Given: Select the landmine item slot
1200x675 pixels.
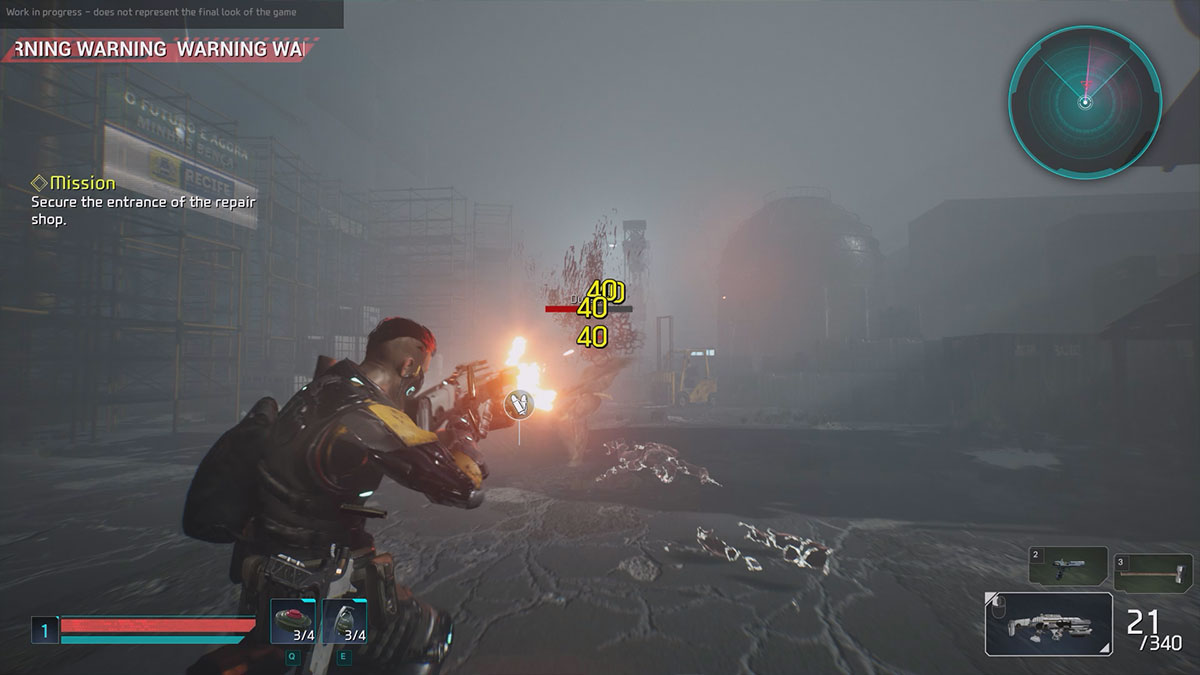Looking at the screenshot, I should coord(294,621).
